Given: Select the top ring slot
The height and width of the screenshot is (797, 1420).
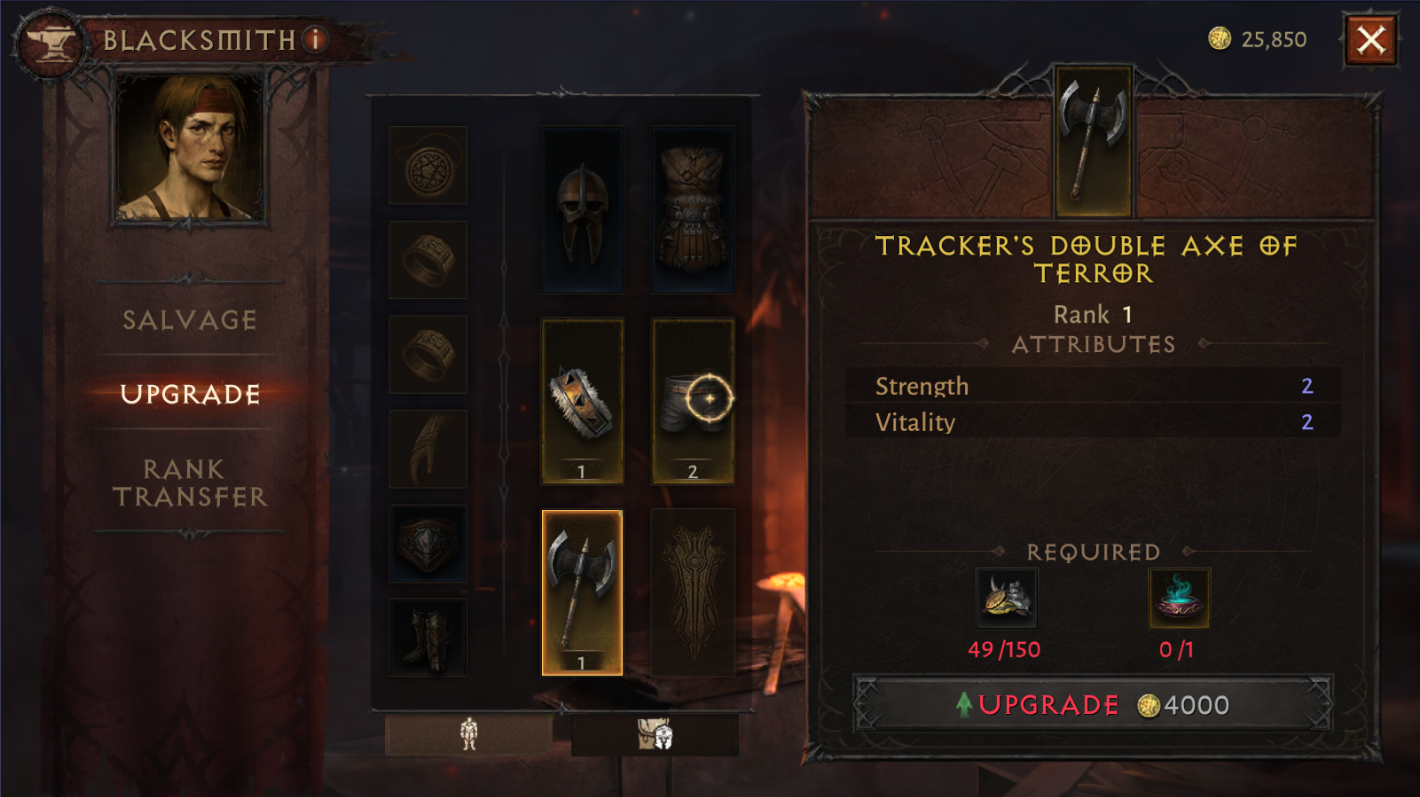Looking at the screenshot, I should pyautogui.click(x=428, y=260).
